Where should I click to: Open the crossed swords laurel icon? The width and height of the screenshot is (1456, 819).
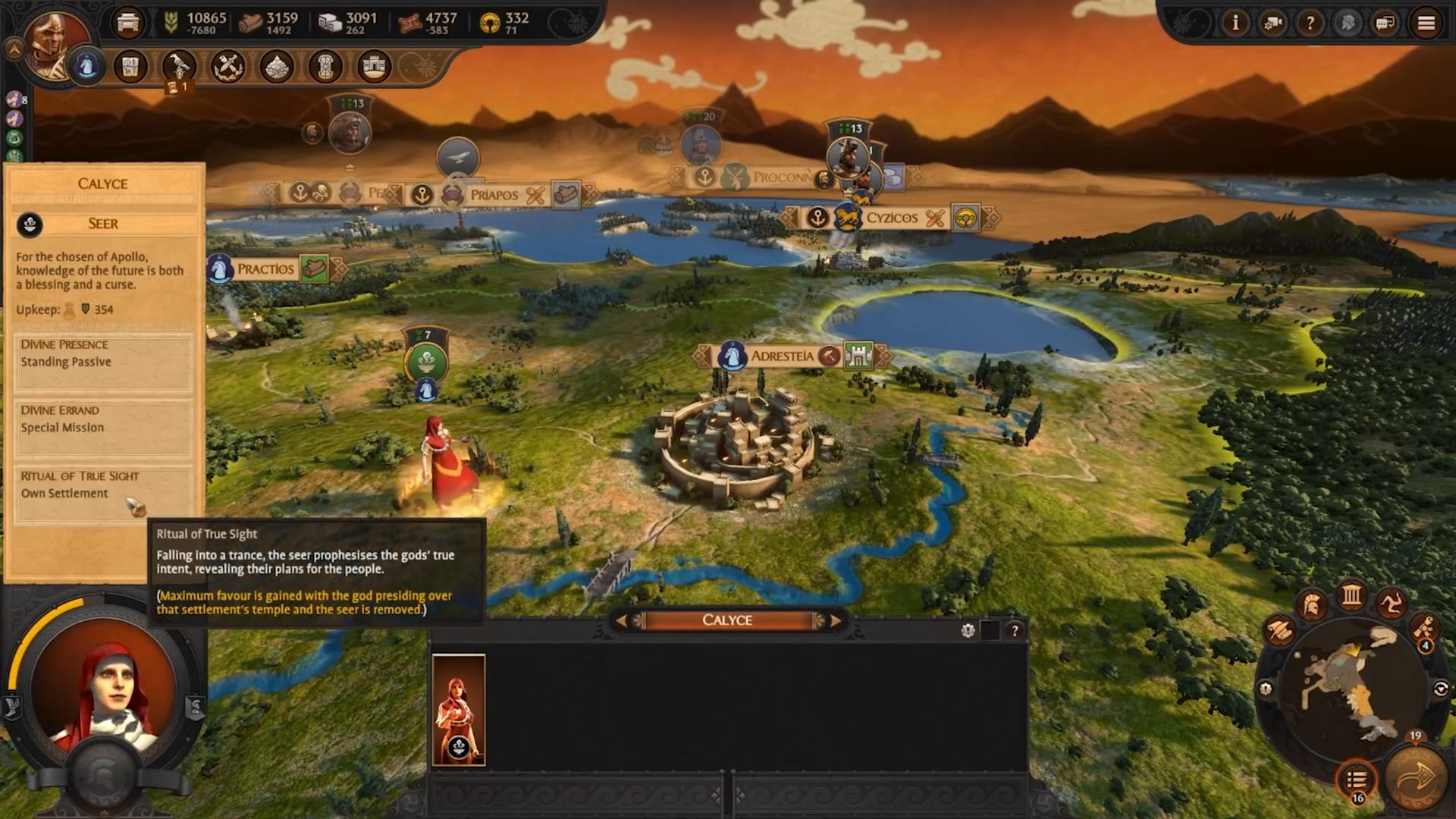[x=227, y=67]
